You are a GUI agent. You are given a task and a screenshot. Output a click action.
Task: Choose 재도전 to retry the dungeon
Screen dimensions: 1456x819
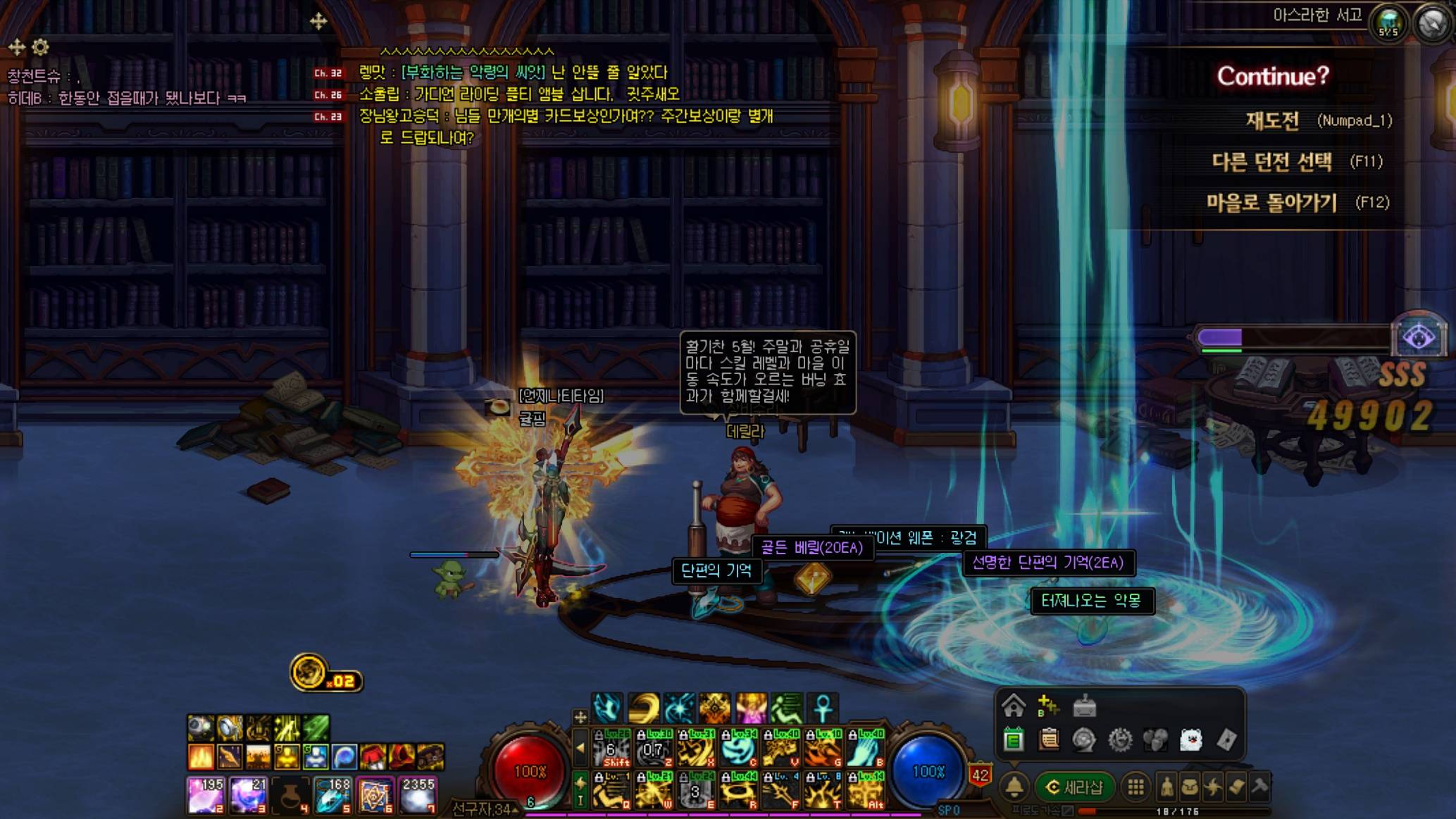point(1272,120)
